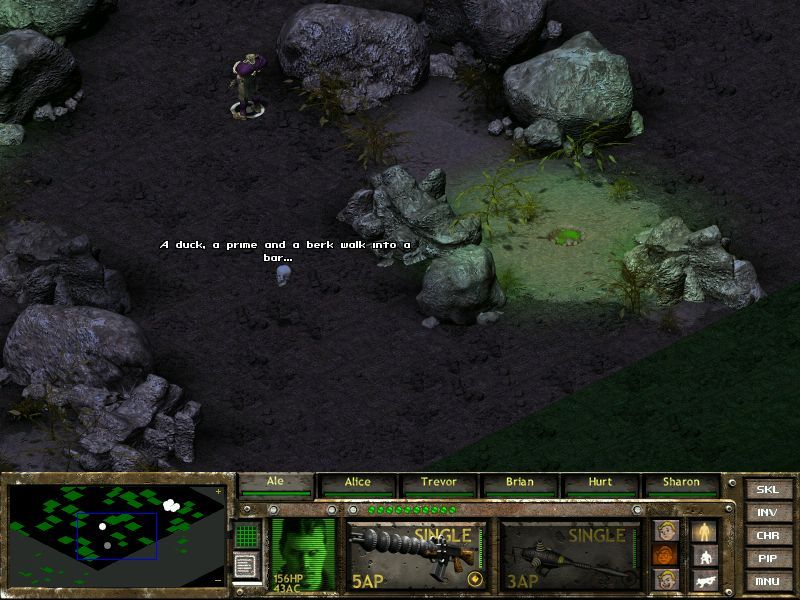Image resolution: width=800 pixels, height=600 pixels.
Task: Zoom in the minimap with plus button
Action: tap(219, 492)
